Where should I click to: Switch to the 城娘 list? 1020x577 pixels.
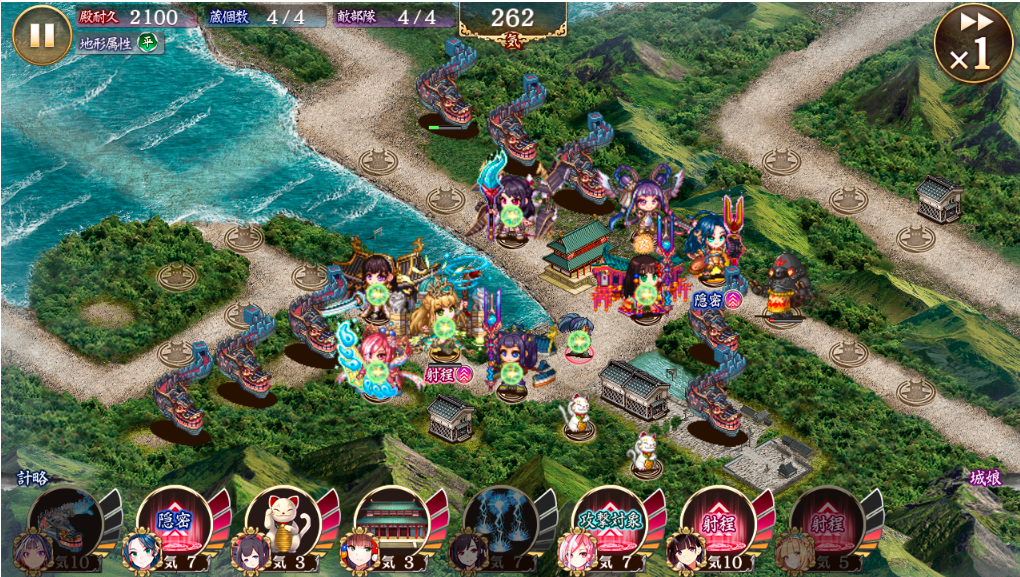[x=986, y=479]
